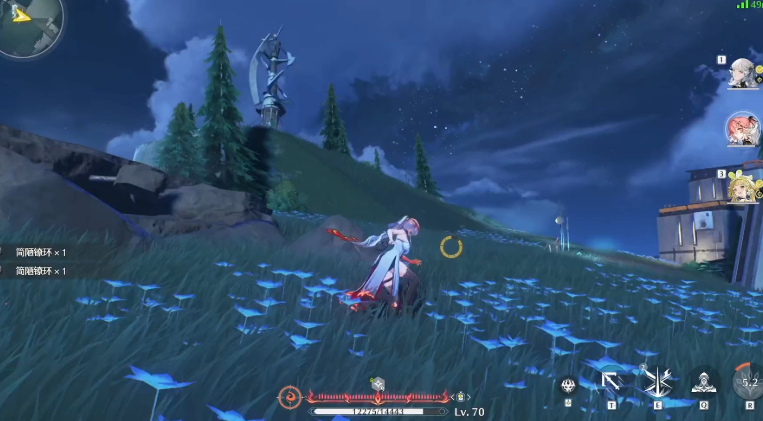763x421 pixels.
Task: Activate the sword-and-arrows resonance skill
Action: point(658,382)
